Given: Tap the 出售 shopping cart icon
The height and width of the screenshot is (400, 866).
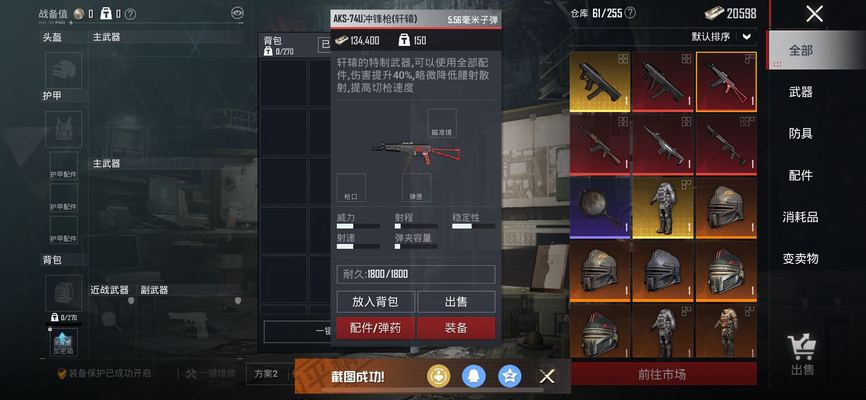Looking at the screenshot, I should pyautogui.click(x=802, y=354).
